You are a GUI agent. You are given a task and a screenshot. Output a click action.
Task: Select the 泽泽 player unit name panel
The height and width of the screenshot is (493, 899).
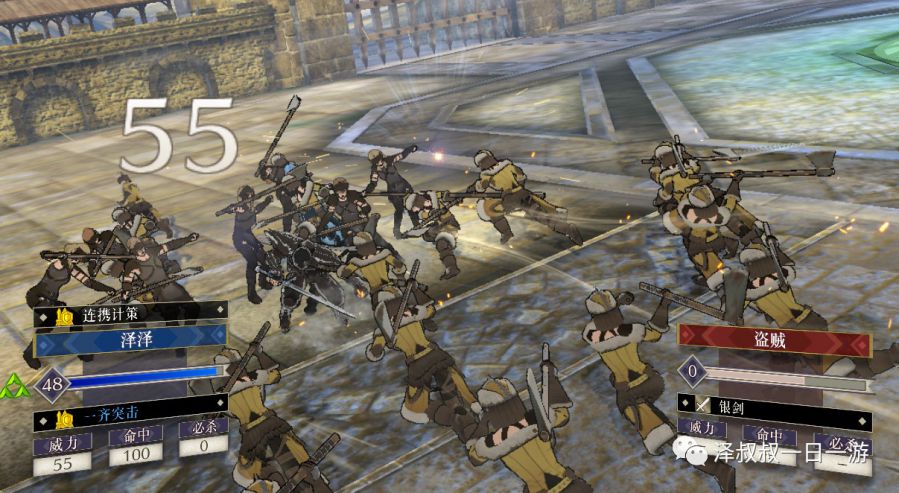[x=131, y=344]
